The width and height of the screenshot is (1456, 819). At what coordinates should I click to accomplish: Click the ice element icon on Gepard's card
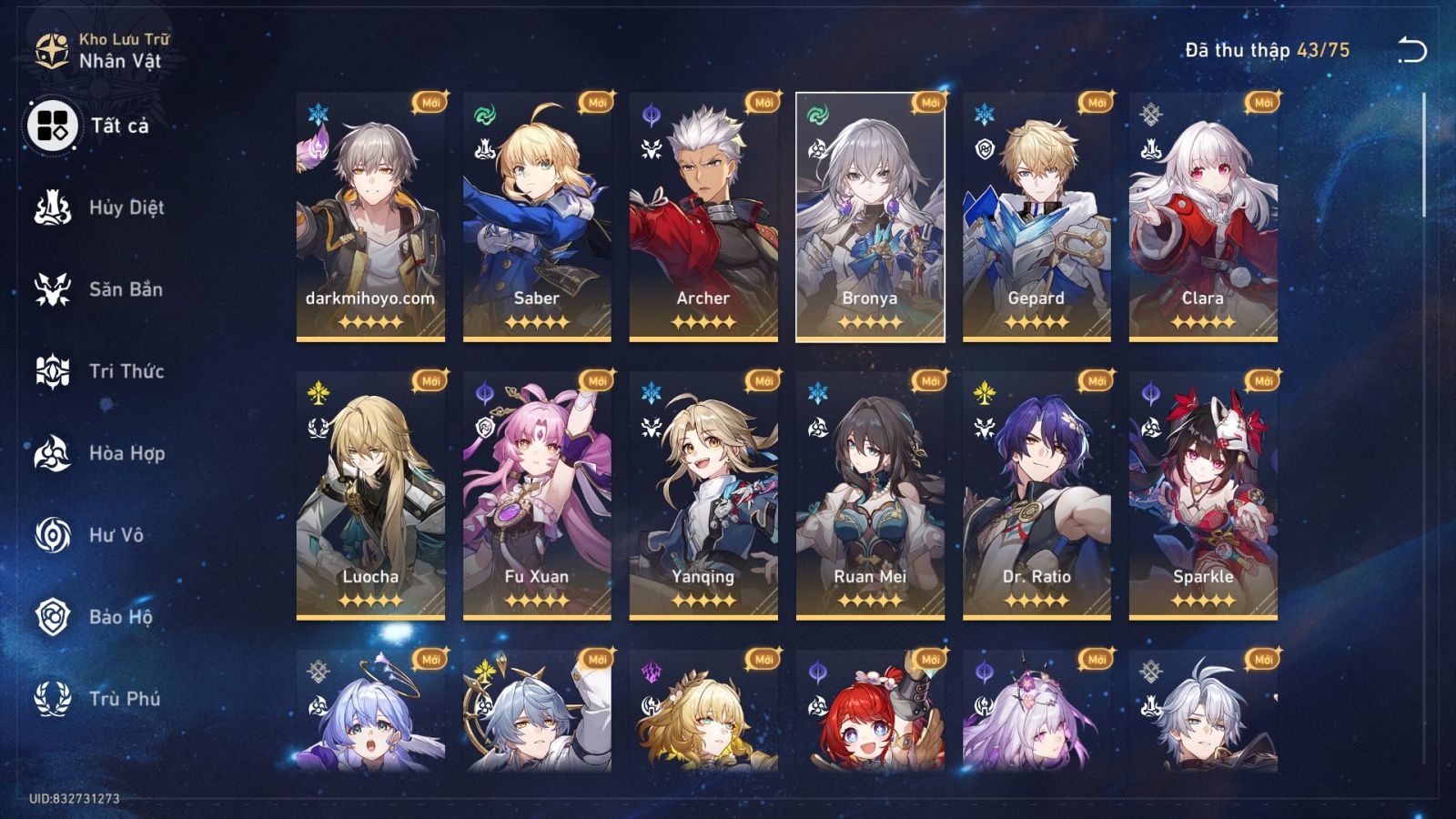point(986,115)
